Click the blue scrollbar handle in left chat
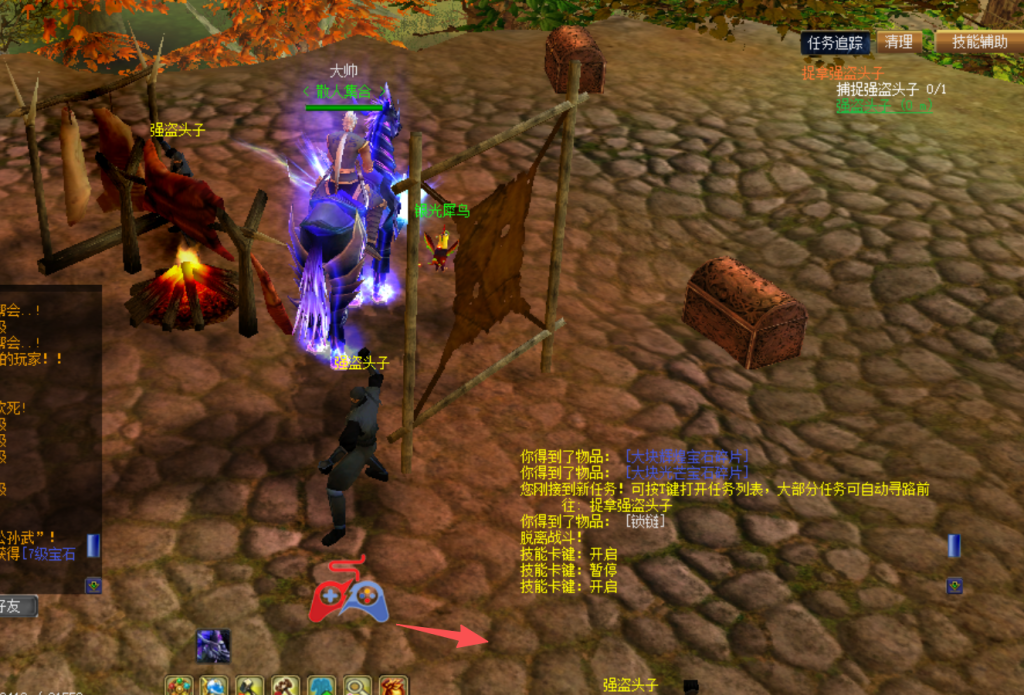 click(93, 545)
